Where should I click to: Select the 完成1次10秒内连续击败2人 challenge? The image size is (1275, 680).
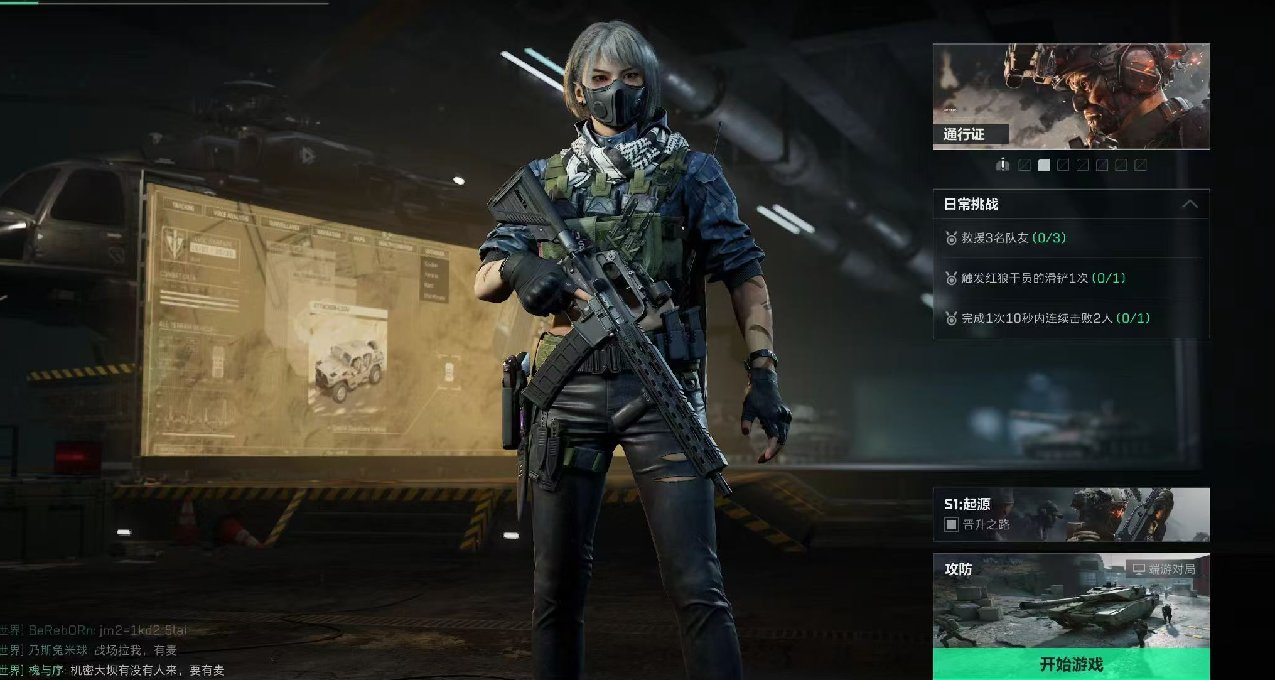[1070, 318]
